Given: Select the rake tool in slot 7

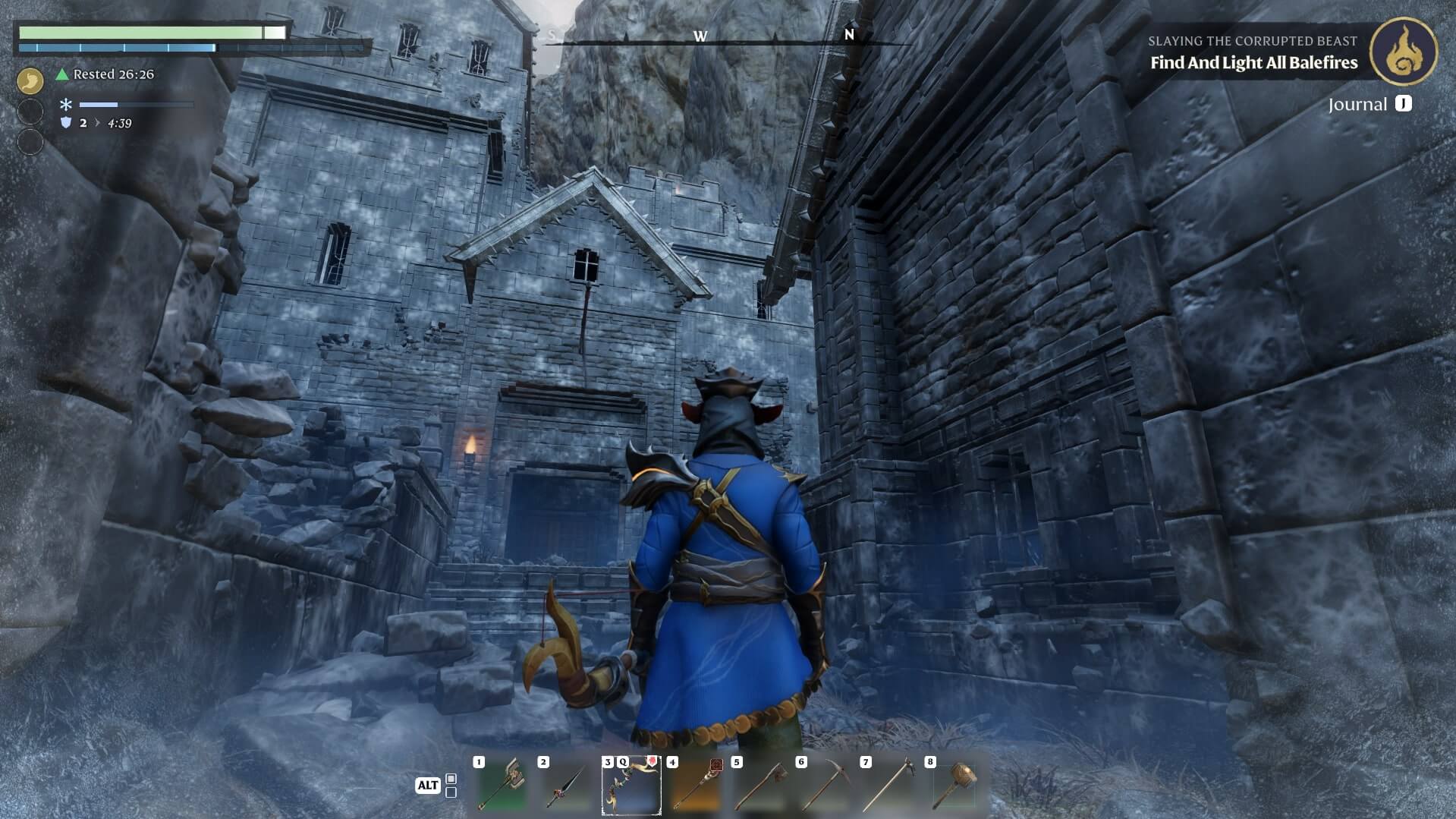Looking at the screenshot, I should point(888,786).
